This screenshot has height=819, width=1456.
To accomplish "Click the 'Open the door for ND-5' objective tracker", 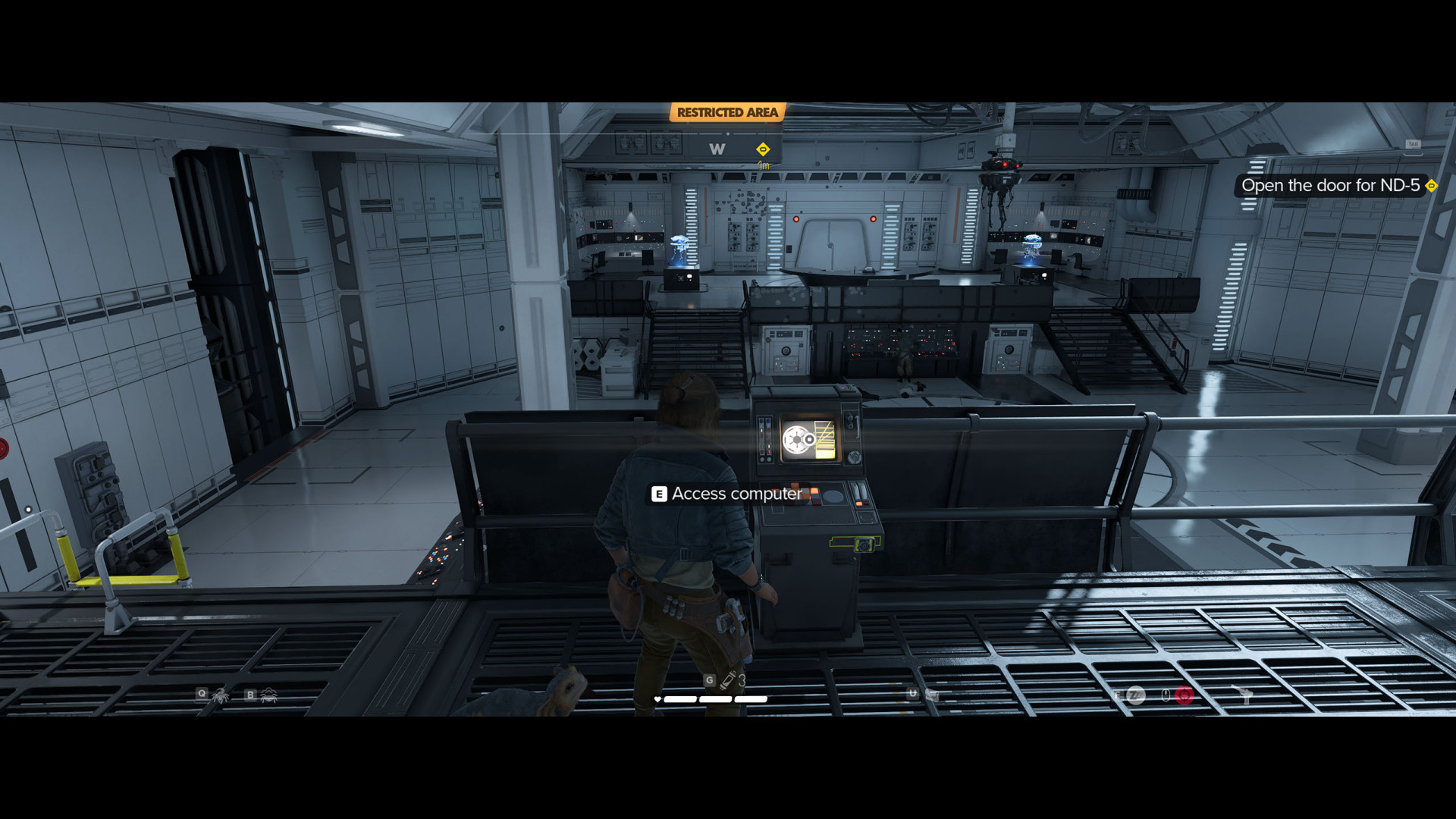I will coord(1330,186).
